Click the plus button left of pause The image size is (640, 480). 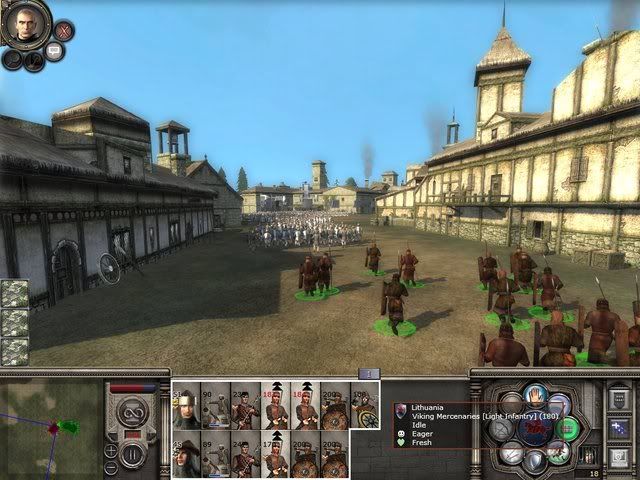pyautogui.click(x=112, y=449)
